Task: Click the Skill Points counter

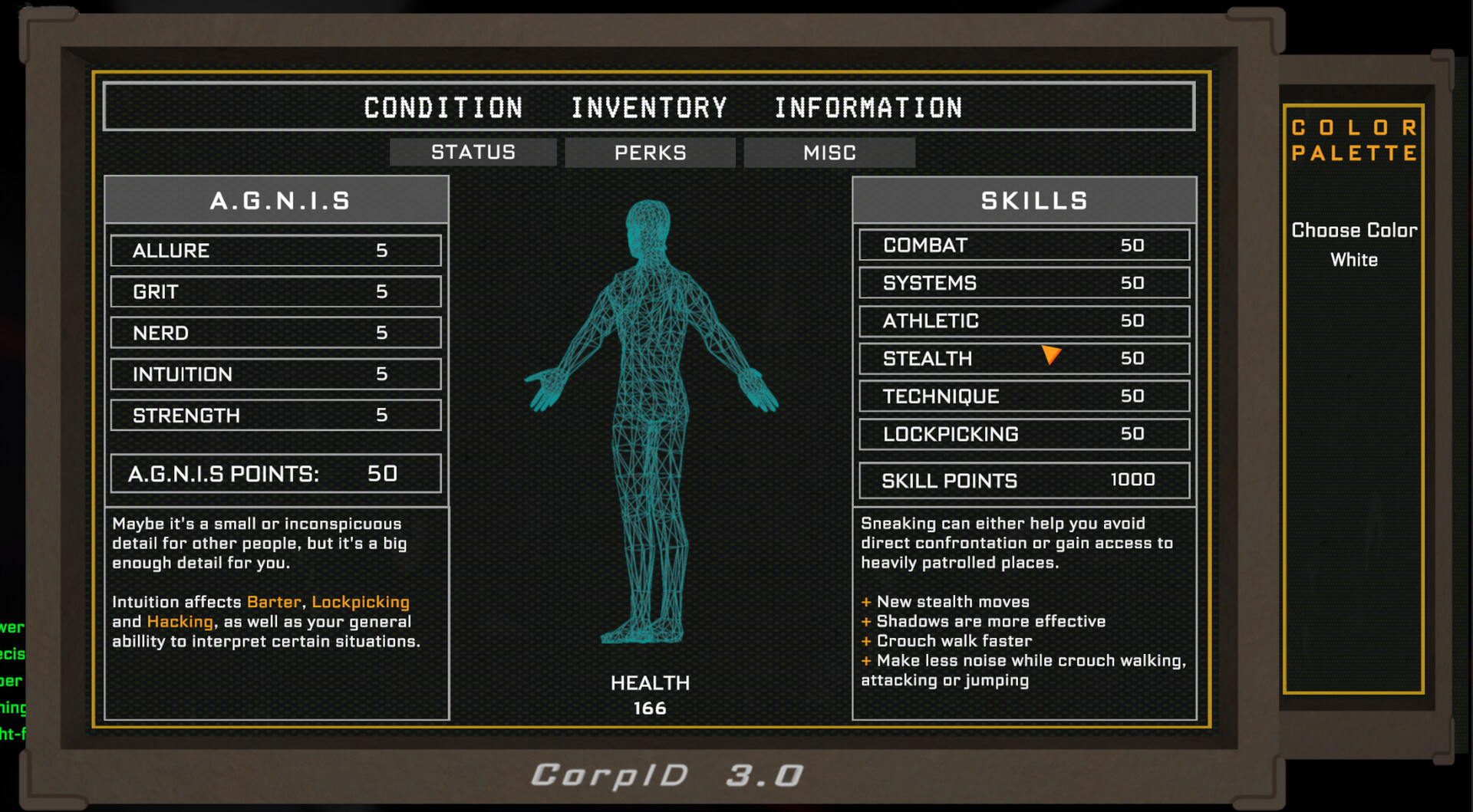Action: coord(1024,480)
